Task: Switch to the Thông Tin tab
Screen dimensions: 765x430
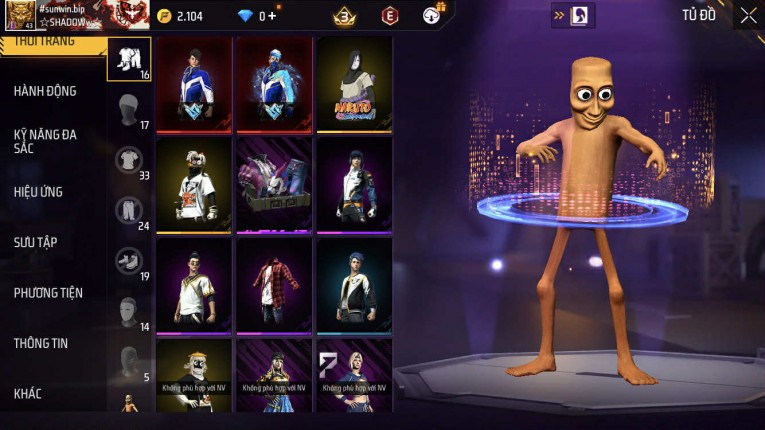Action: (41, 343)
